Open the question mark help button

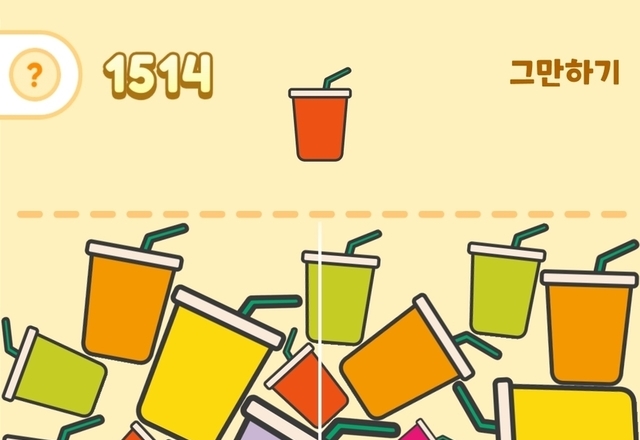click(35, 74)
